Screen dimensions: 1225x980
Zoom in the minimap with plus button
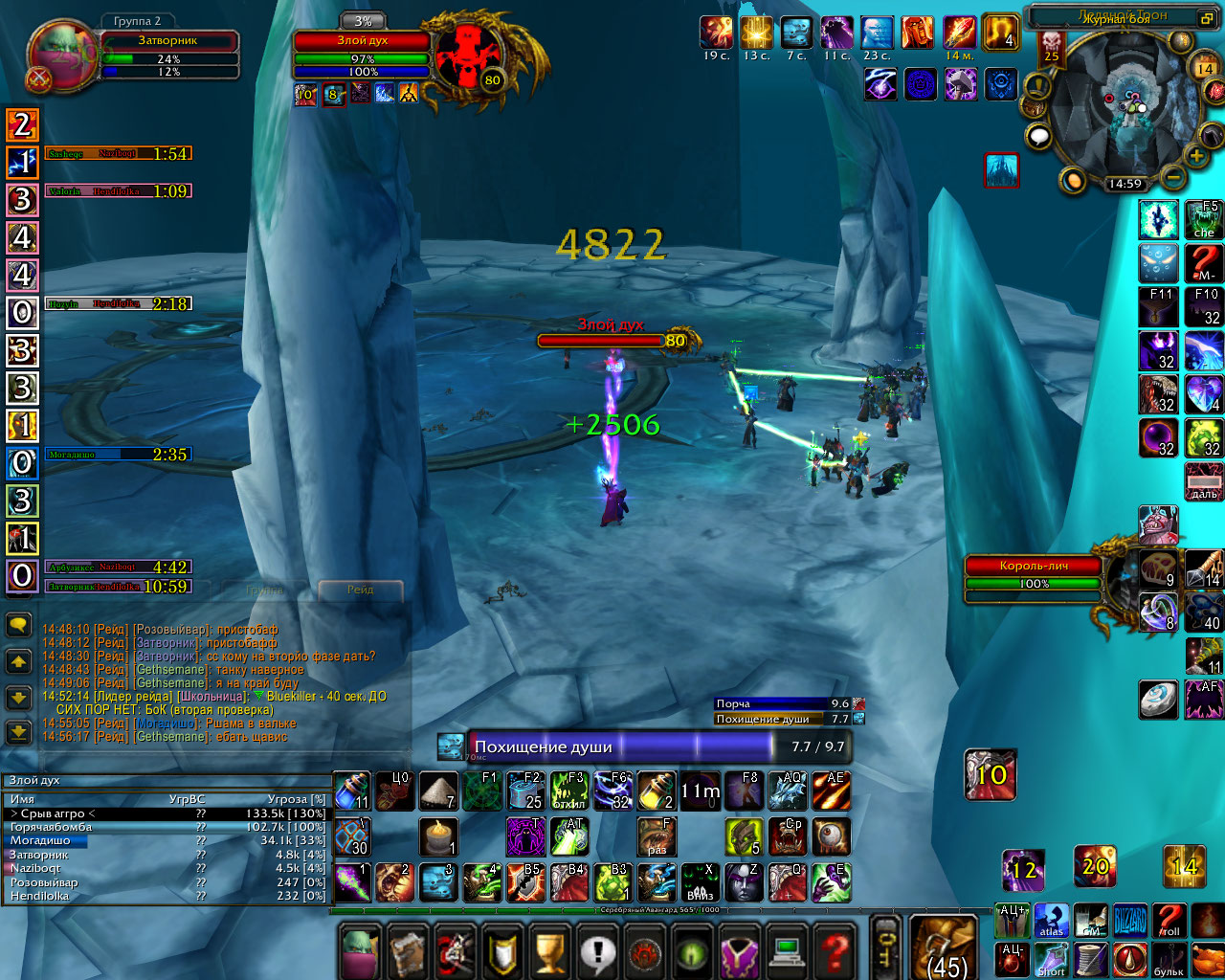click(x=1196, y=155)
